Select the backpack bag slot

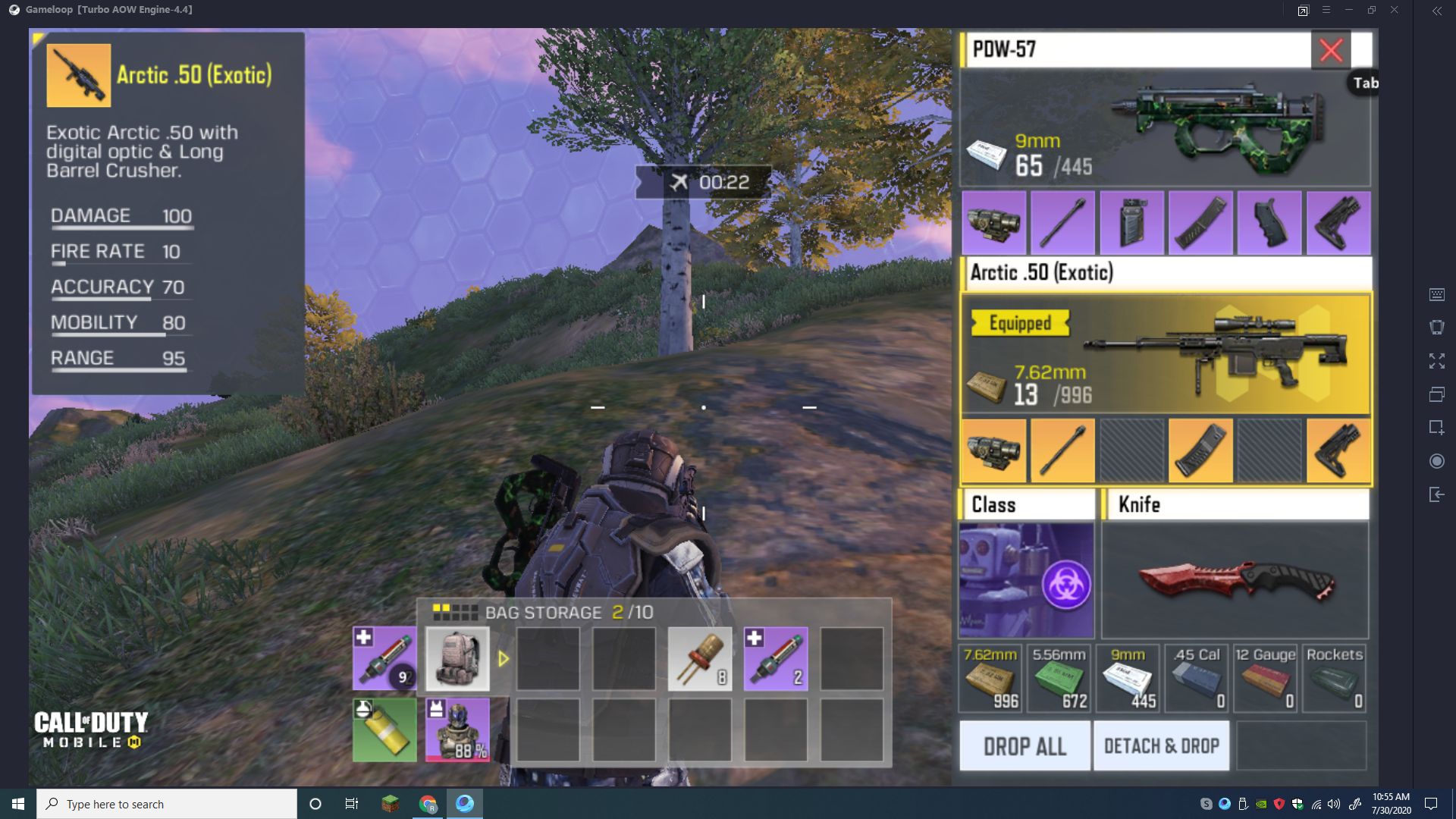click(x=457, y=659)
